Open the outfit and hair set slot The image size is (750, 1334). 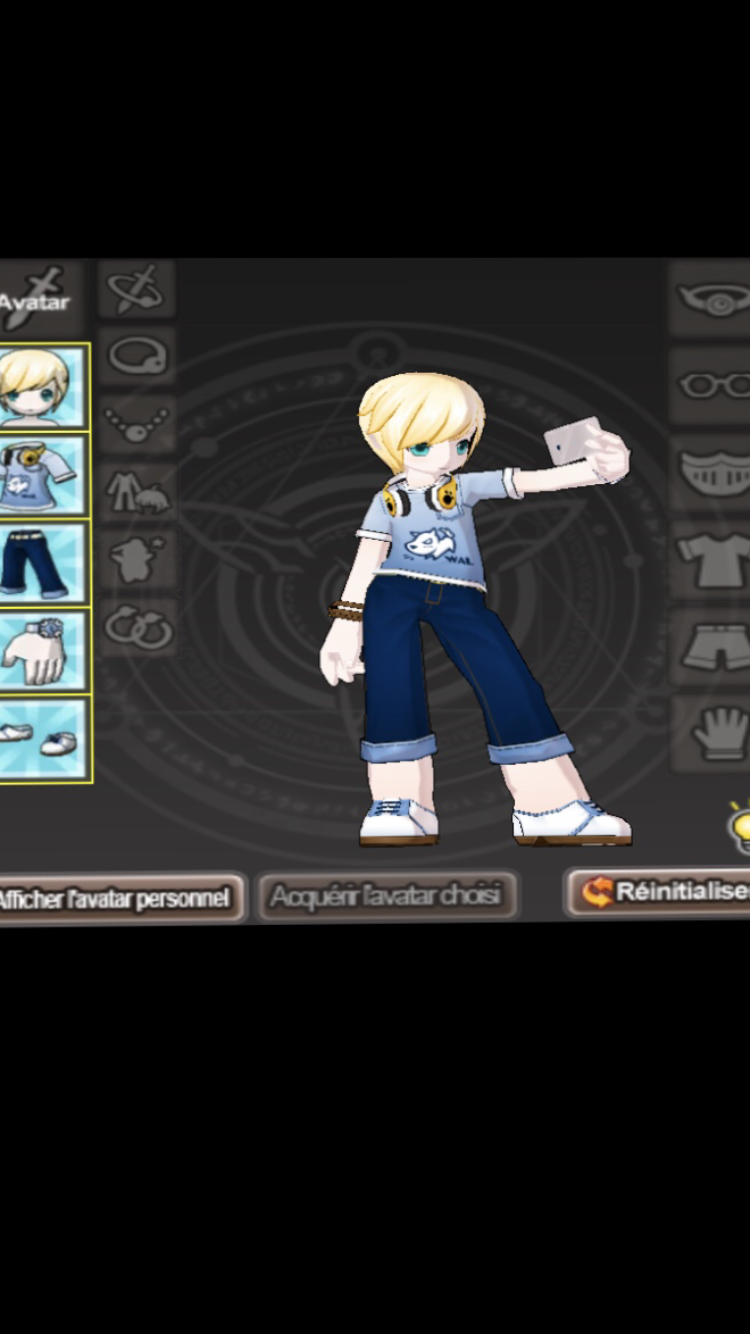[137, 492]
